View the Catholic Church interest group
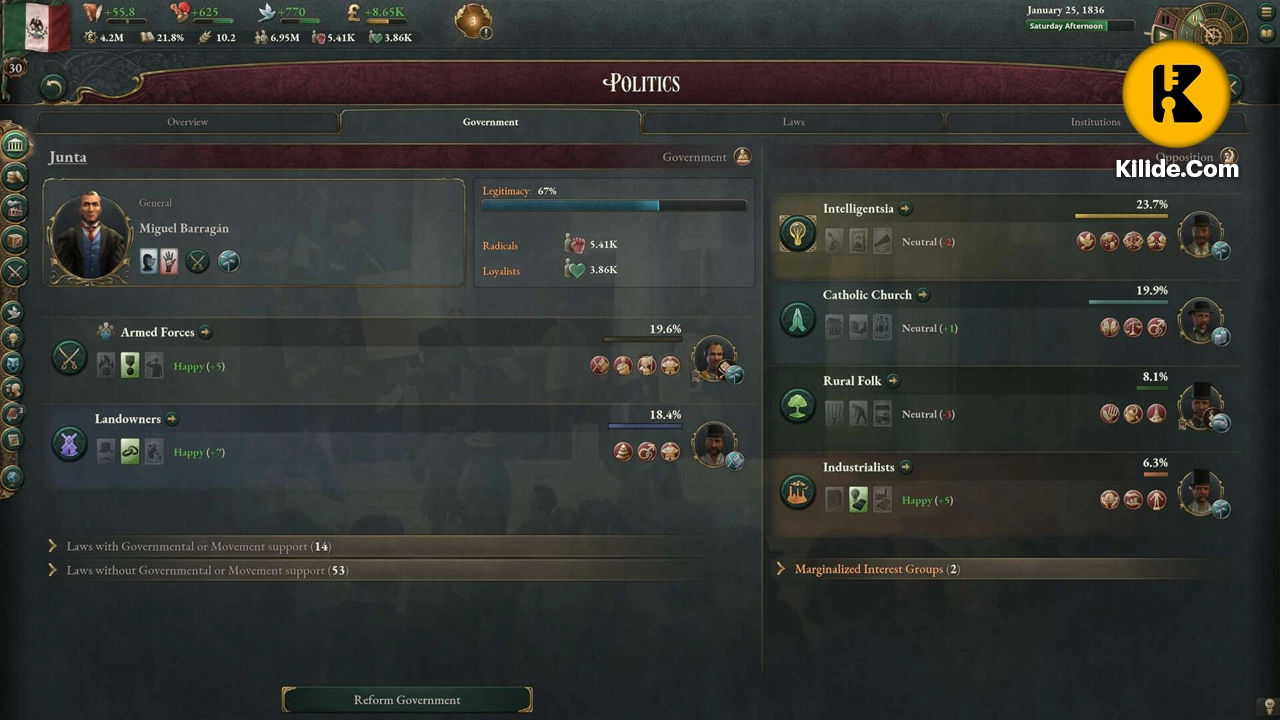1280x720 pixels. [867, 295]
